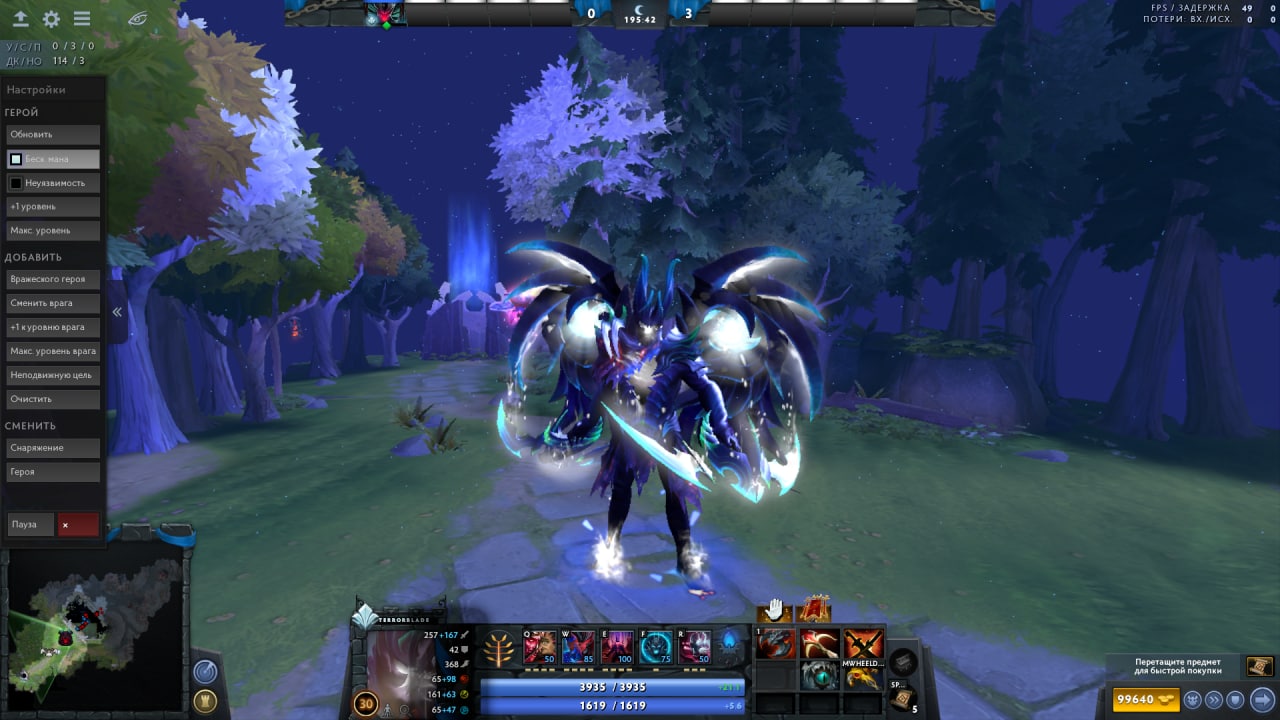Open the gear settings icon
Viewport: 1280px width, 720px height.
click(x=51, y=19)
